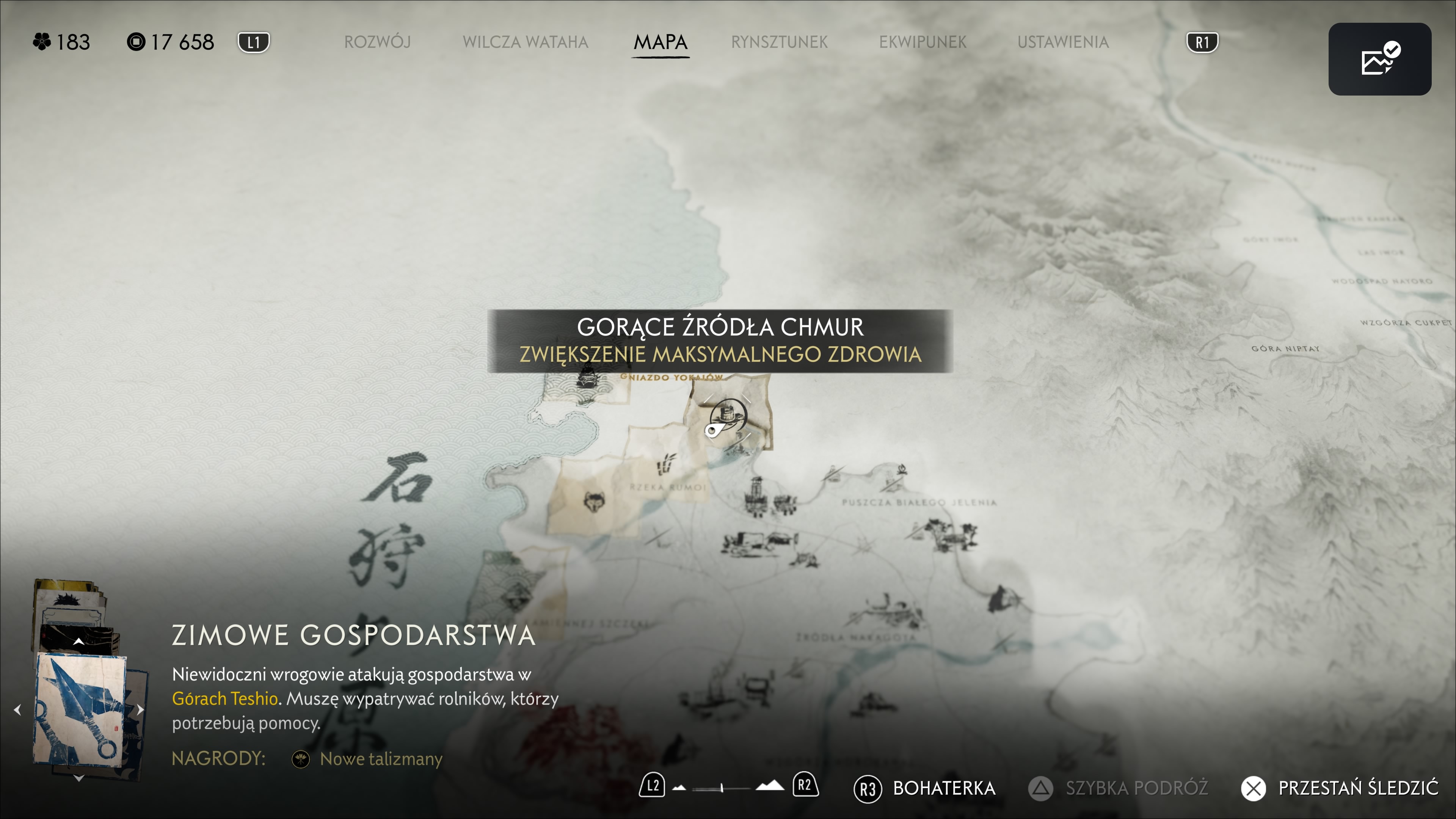Cycle quest cards with the down arrow
Screen dimensions: 1456x819
pos(78,778)
